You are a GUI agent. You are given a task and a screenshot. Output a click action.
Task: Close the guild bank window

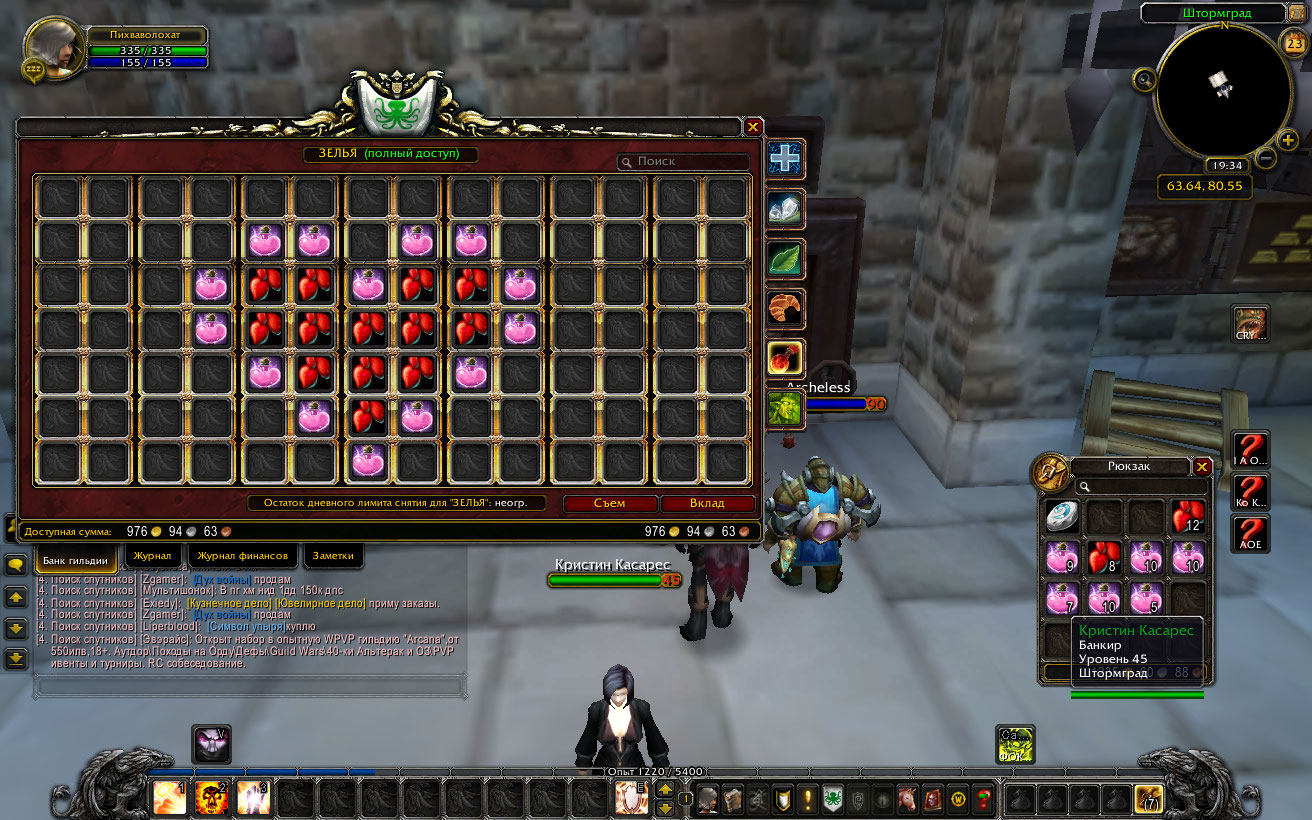(753, 127)
